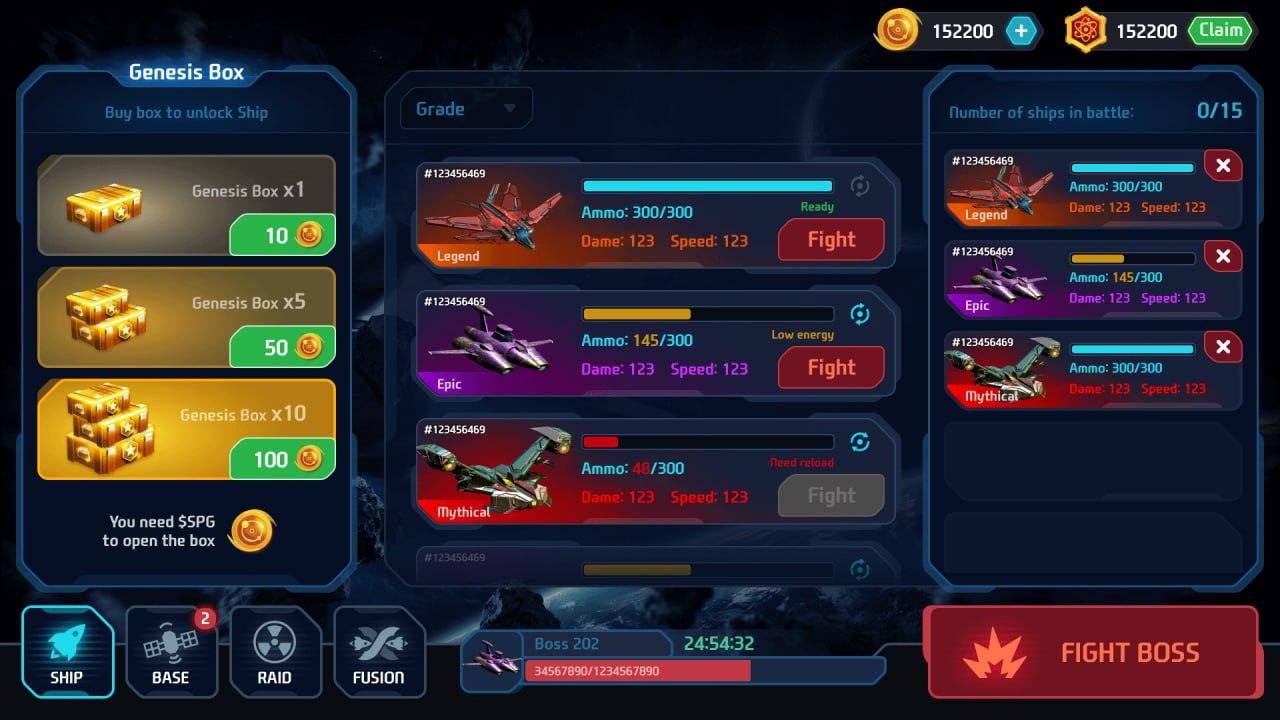Remove Legend ship from battle lineup
Screen dimensions: 1280x720
[1222, 166]
